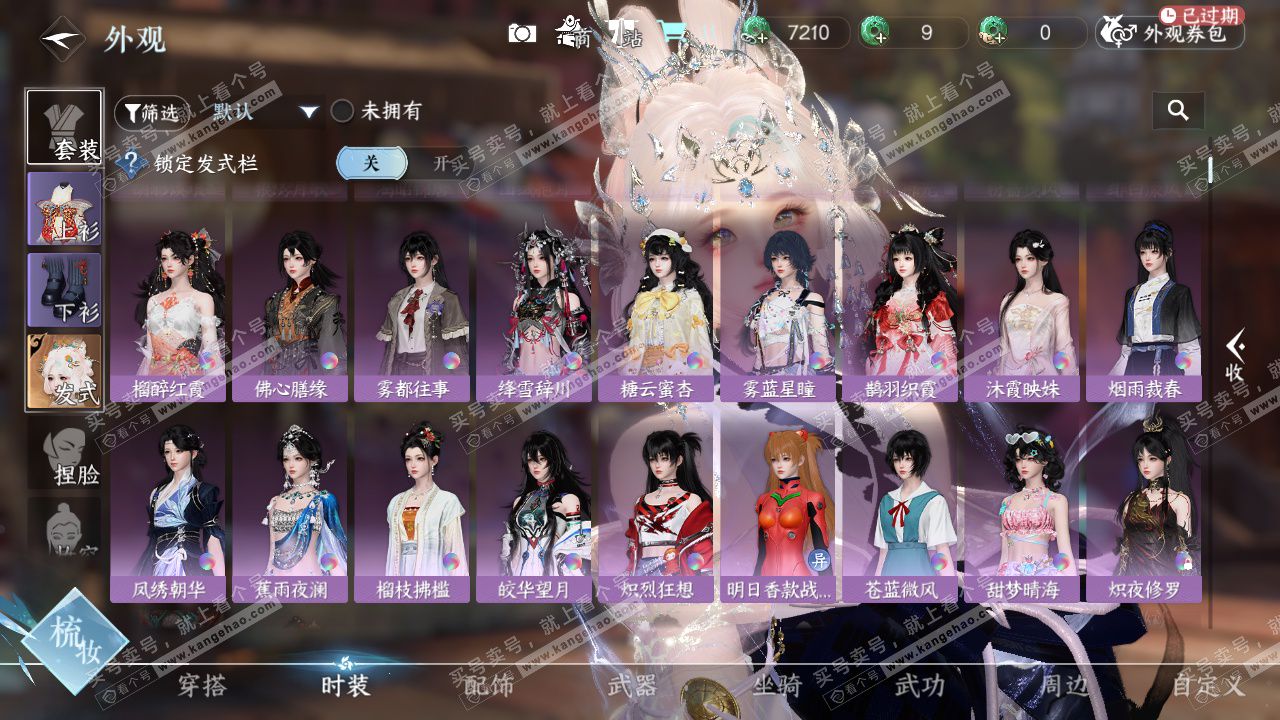Choose the 糖云蜜杏 outfit

tap(656, 311)
